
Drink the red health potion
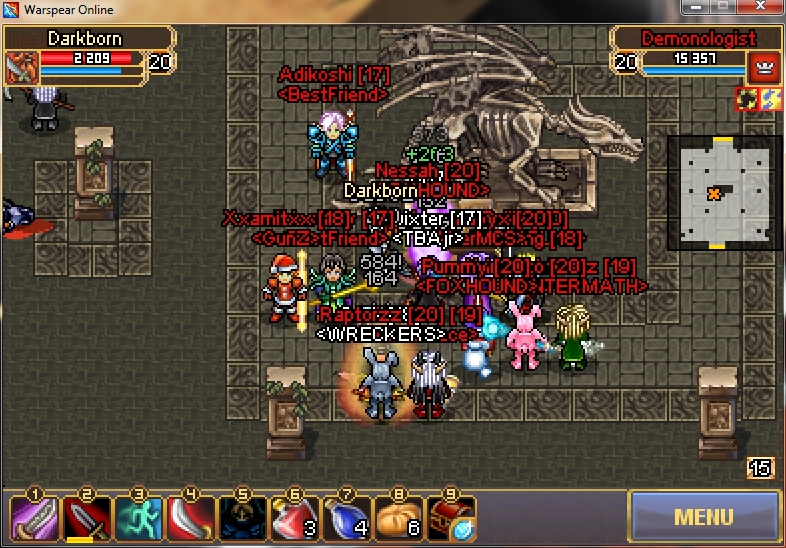click(x=294, y=519)
